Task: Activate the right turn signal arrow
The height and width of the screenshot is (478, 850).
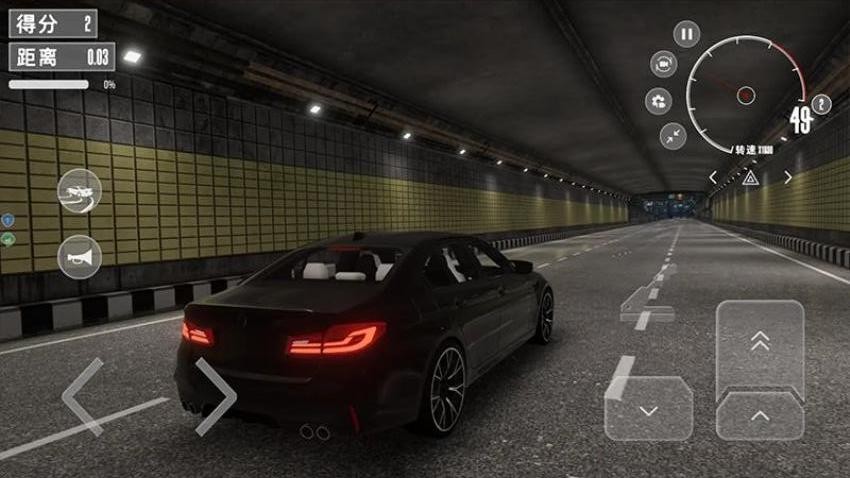Action: pyautogui.click(x=787, y=177)
